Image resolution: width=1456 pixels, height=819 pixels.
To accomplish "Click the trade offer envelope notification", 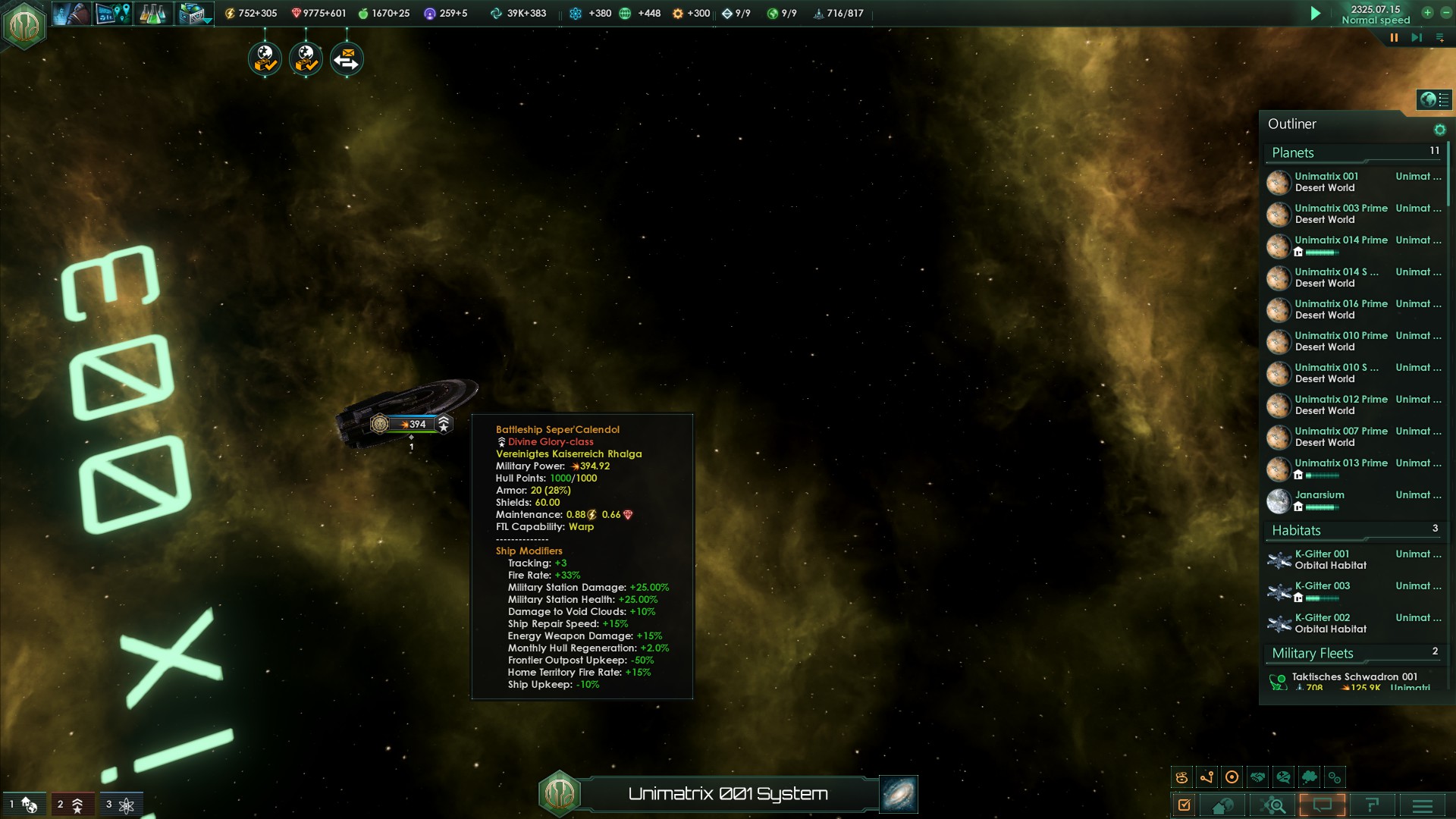I will click(x=347, y=59).
